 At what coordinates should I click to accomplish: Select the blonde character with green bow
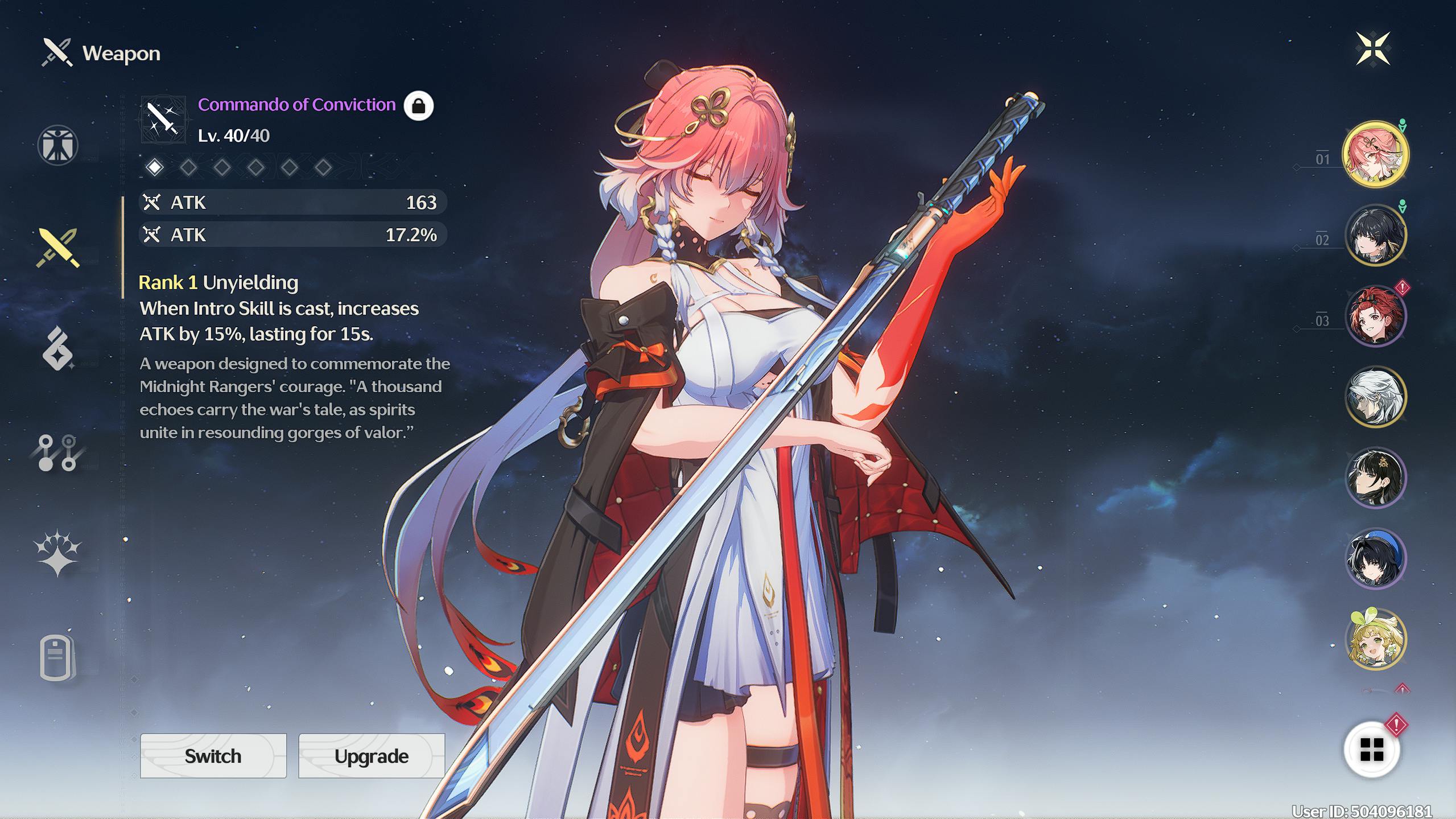coord(1375,639)
